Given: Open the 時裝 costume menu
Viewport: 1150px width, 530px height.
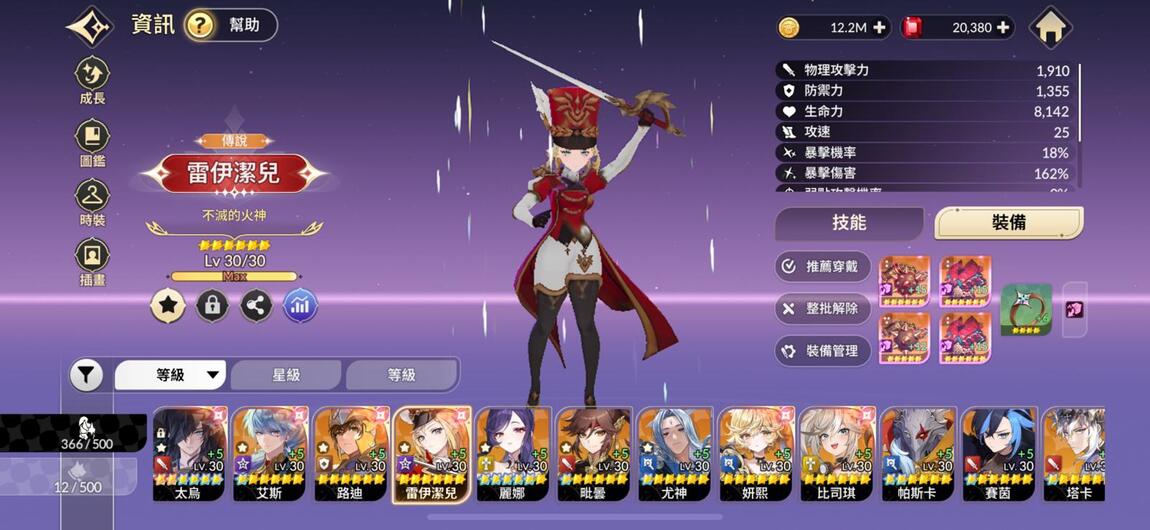Looking at the screenshot, I should (x=92, y=201).
